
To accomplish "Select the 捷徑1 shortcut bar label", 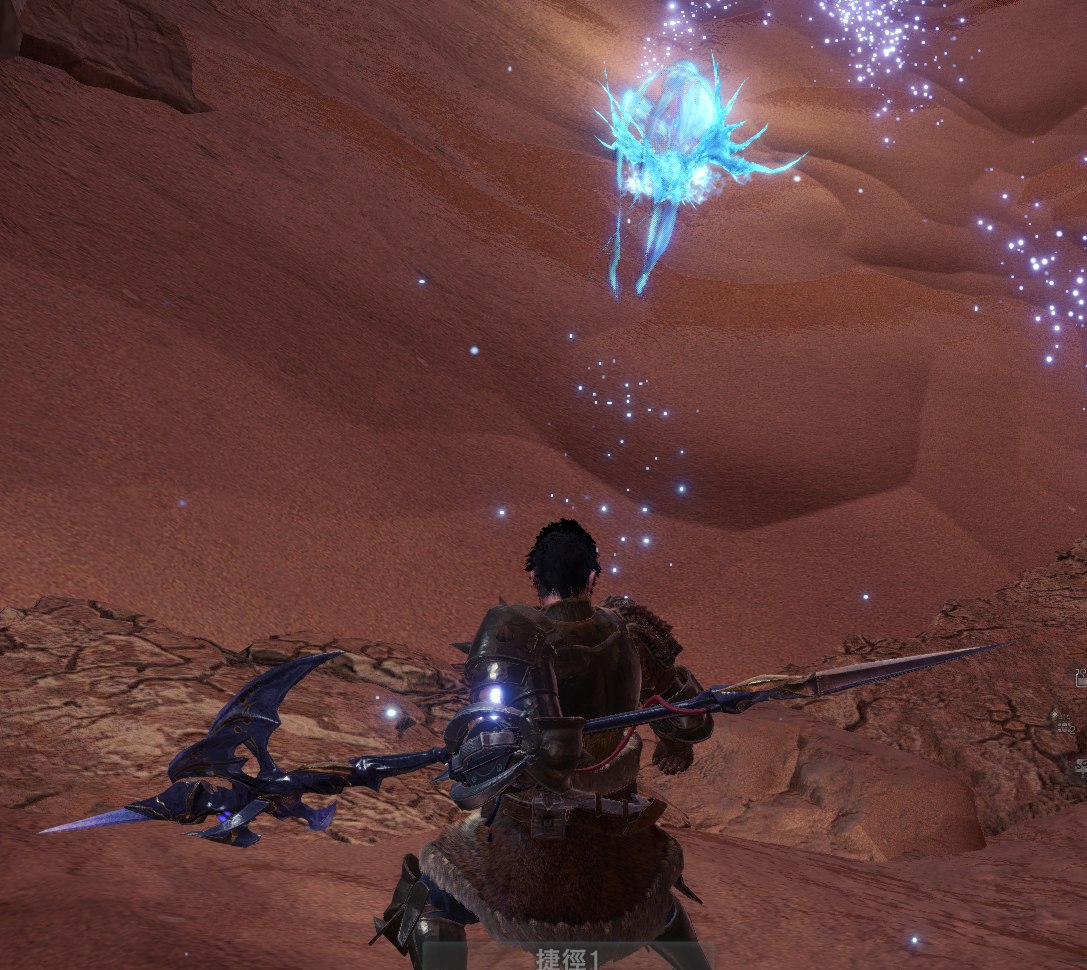I will click(x=566, y=958).
